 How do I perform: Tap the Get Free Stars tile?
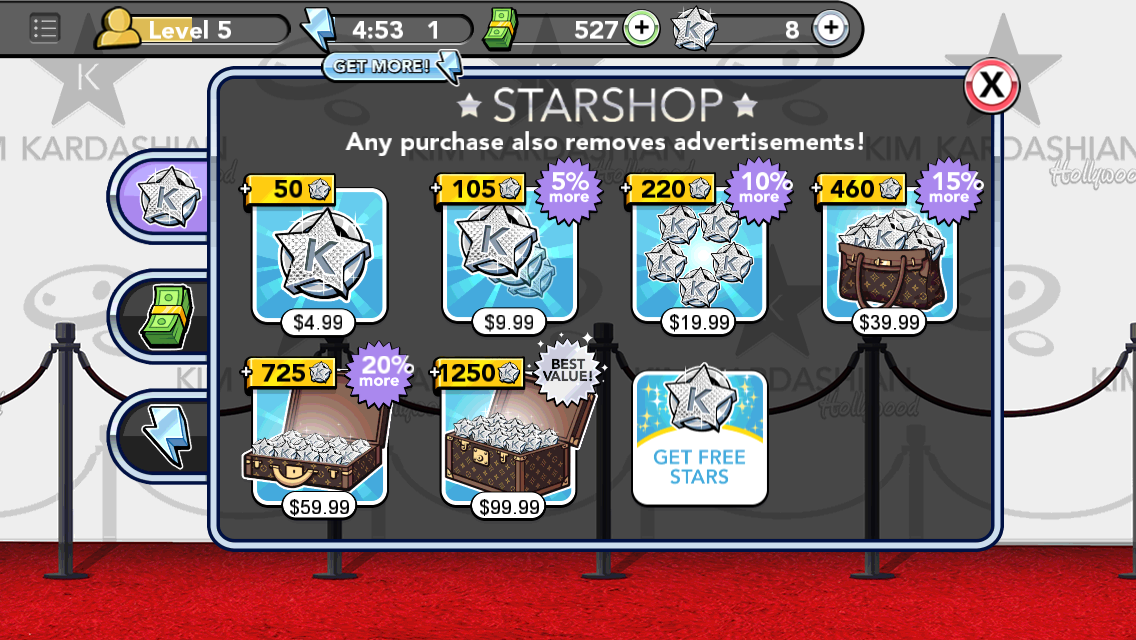coord(699,438)
